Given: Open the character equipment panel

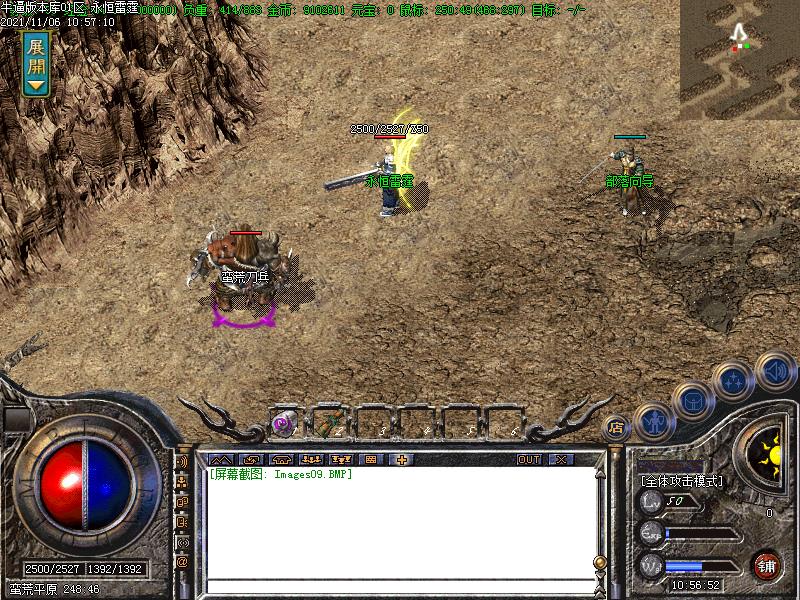Looking at the screenshot, I should 653,421.
